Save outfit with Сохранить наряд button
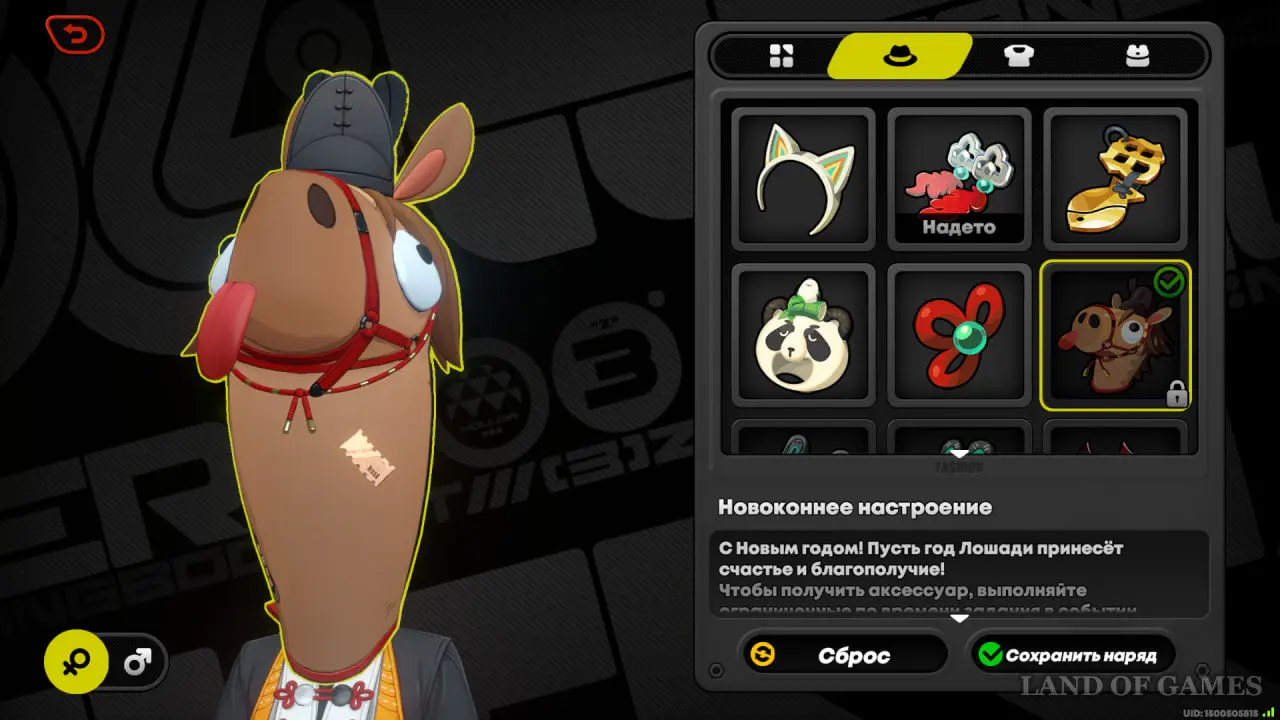 point(1069,655)
